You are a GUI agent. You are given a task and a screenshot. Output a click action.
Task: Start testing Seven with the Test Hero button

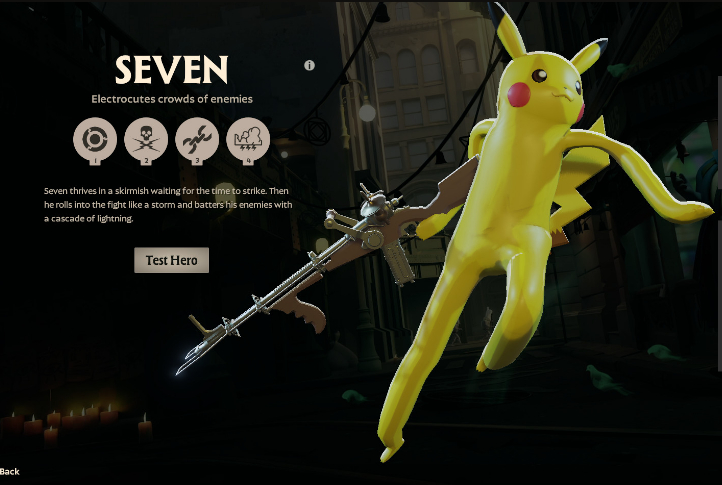(171, 260)
